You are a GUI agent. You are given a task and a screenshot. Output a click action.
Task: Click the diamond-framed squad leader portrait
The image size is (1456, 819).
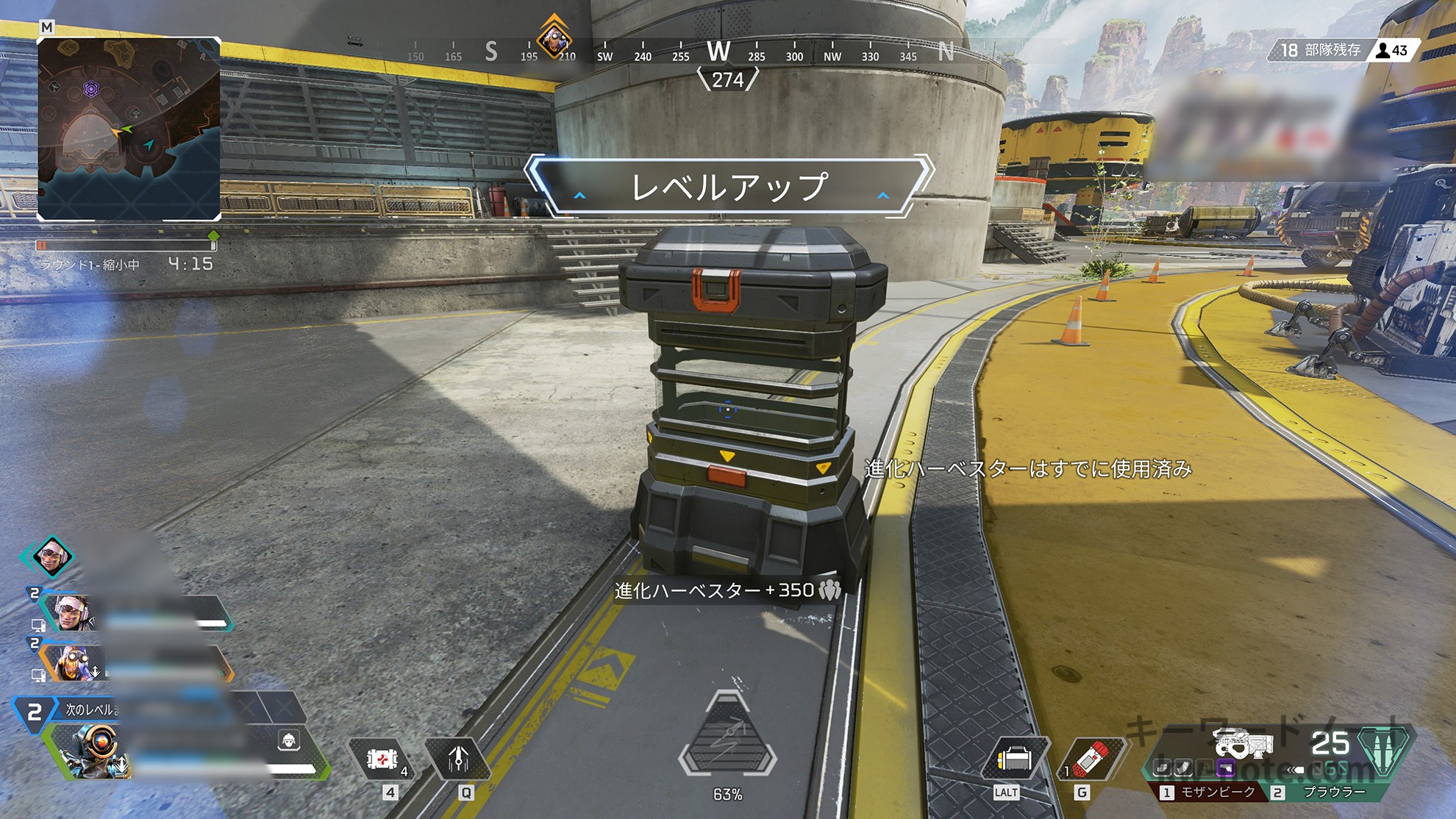point(51,556)
